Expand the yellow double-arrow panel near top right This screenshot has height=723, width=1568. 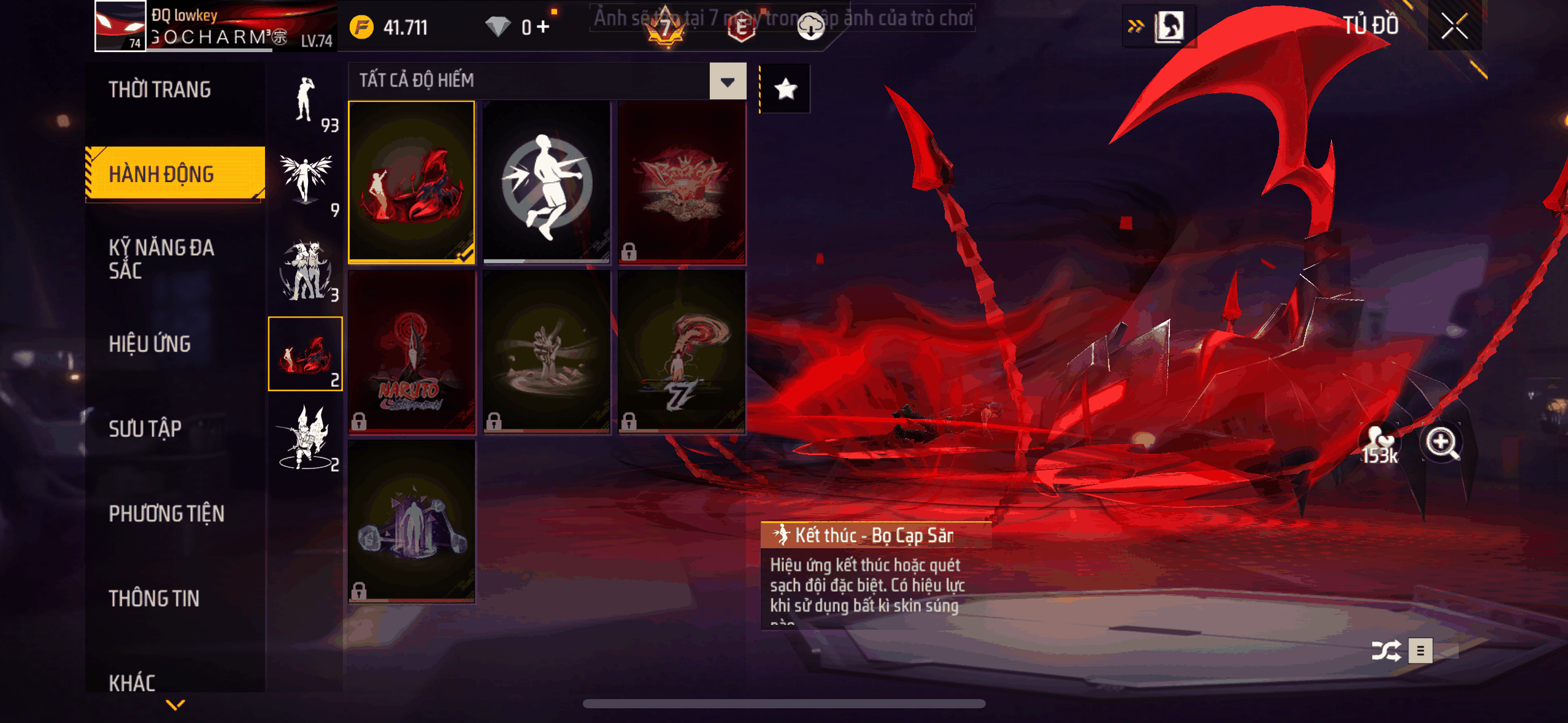pos(1137,25)
